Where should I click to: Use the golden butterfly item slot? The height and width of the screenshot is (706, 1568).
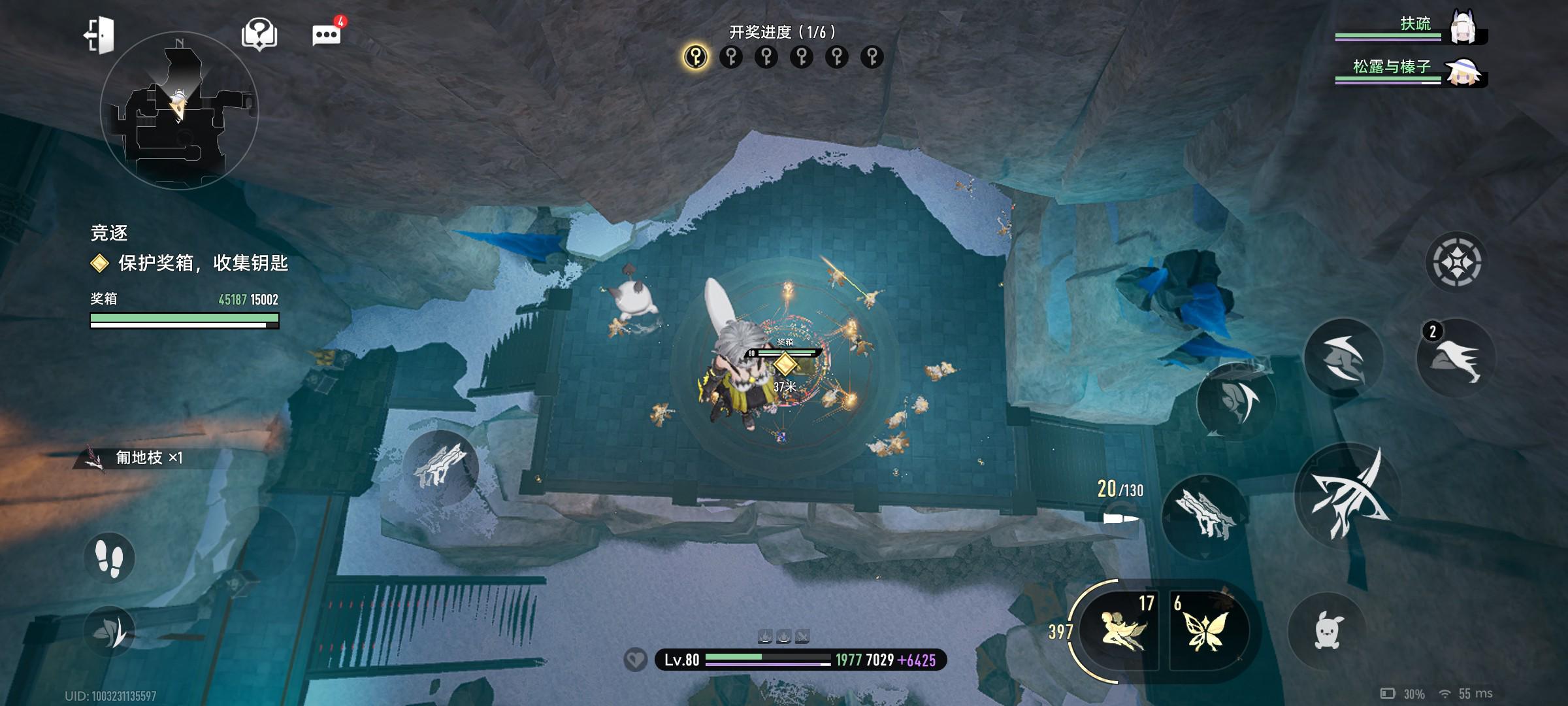point(1206,630)
